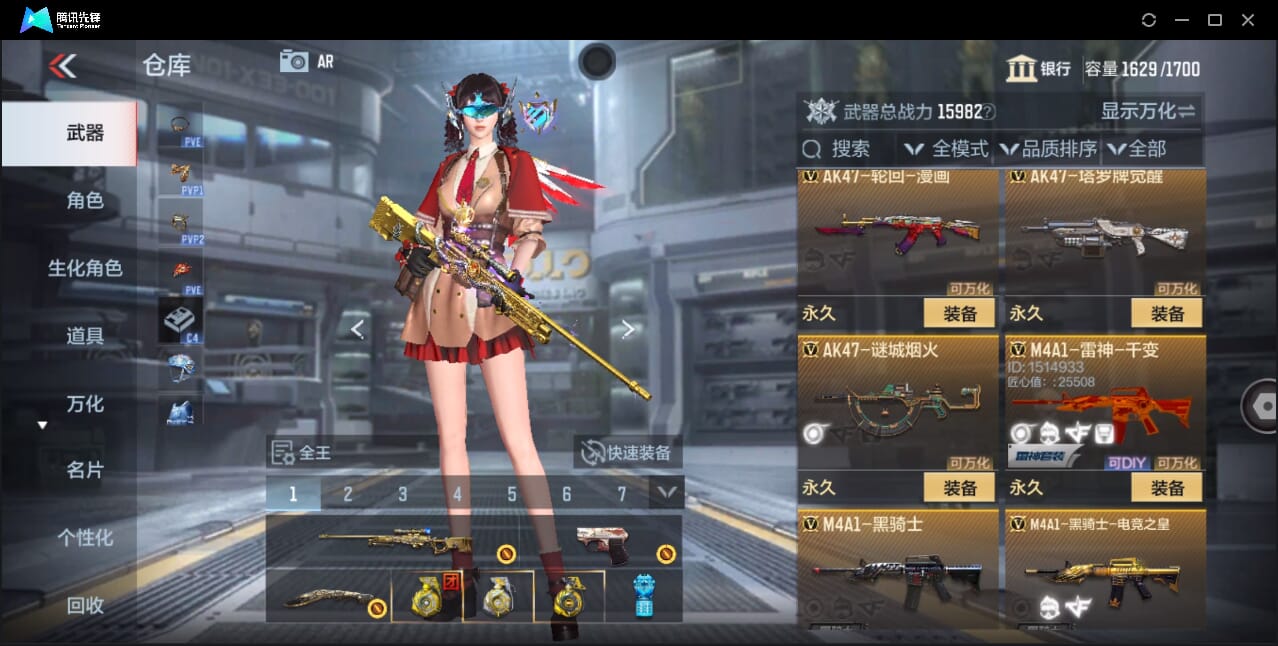Switch to loadout slot 3
This screenshot has height=646, width=1278.
point(402,494)
